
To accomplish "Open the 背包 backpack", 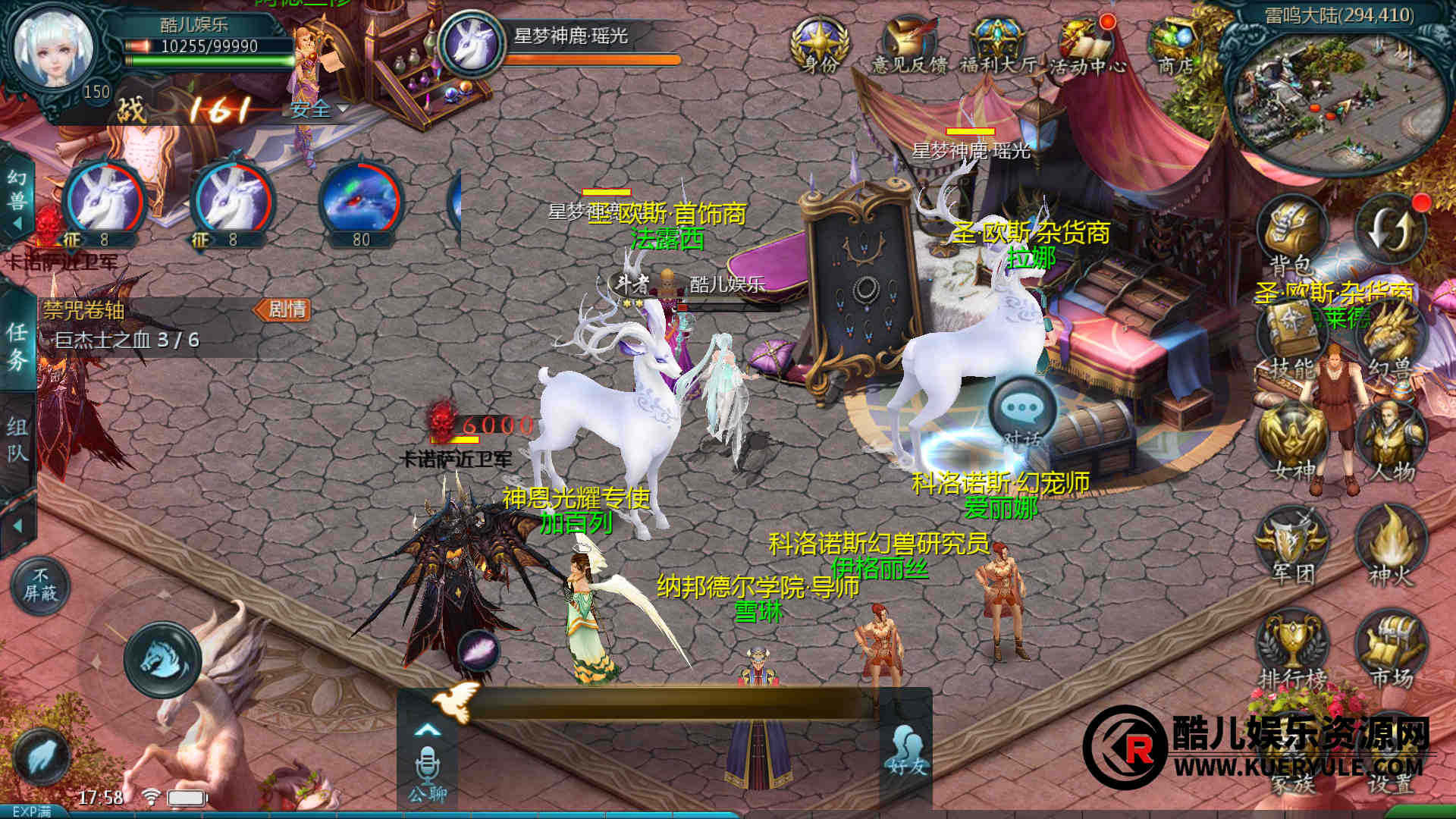I will 1291,235.
